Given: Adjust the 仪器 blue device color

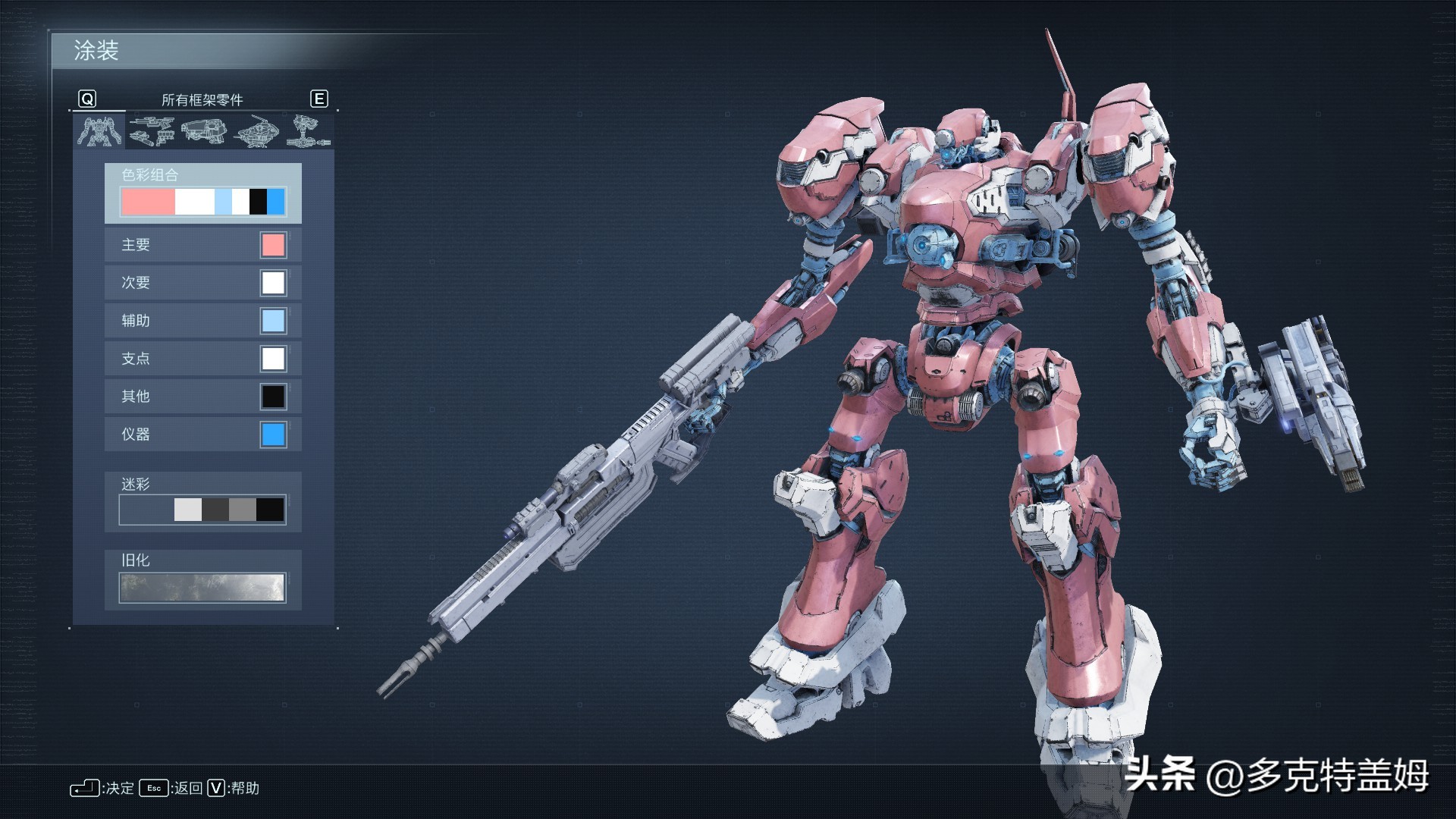Looking at the screenshot, I should [273, 435].
